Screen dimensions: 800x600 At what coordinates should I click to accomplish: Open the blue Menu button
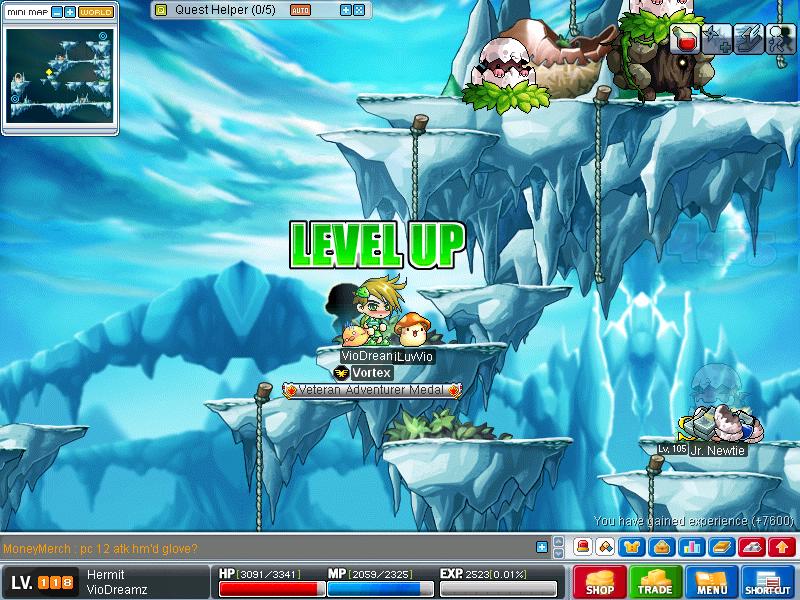[x=712, y=582]
